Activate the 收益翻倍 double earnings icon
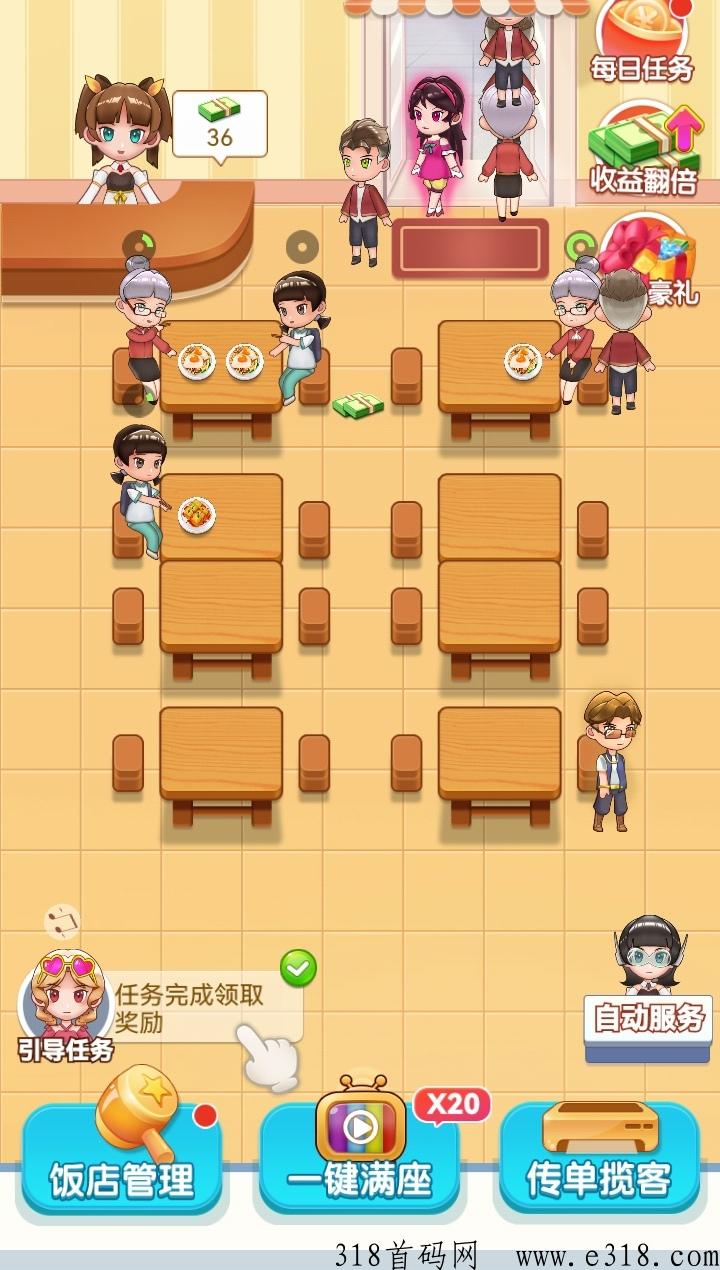This screenshot has height=1270, width=720. pyautogui.click(x=643, y=150)
